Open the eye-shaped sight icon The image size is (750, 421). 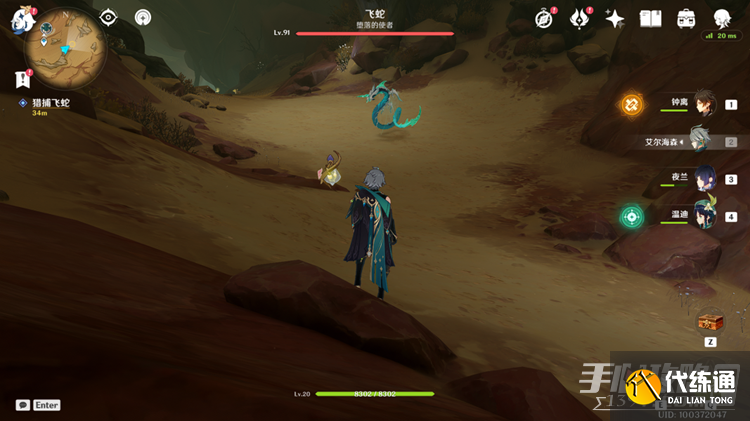pos(109,17)
